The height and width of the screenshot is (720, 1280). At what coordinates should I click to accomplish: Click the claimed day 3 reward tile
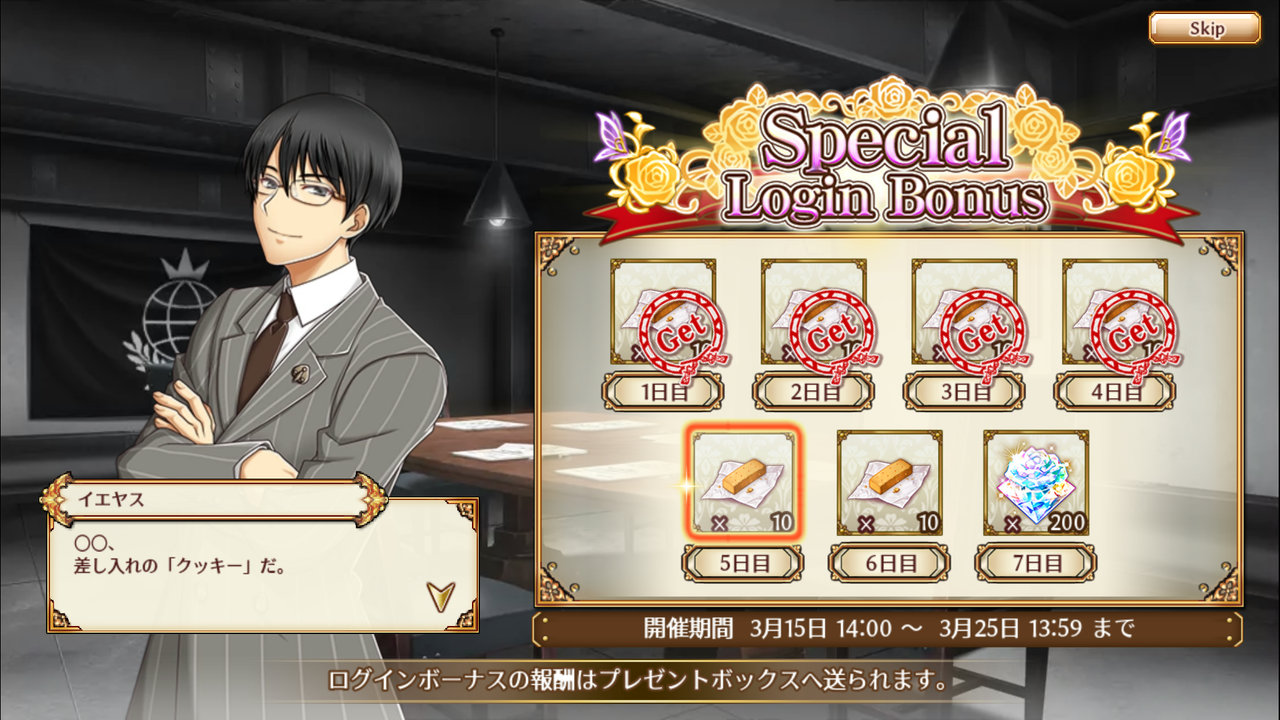click(x=964, y=312)
